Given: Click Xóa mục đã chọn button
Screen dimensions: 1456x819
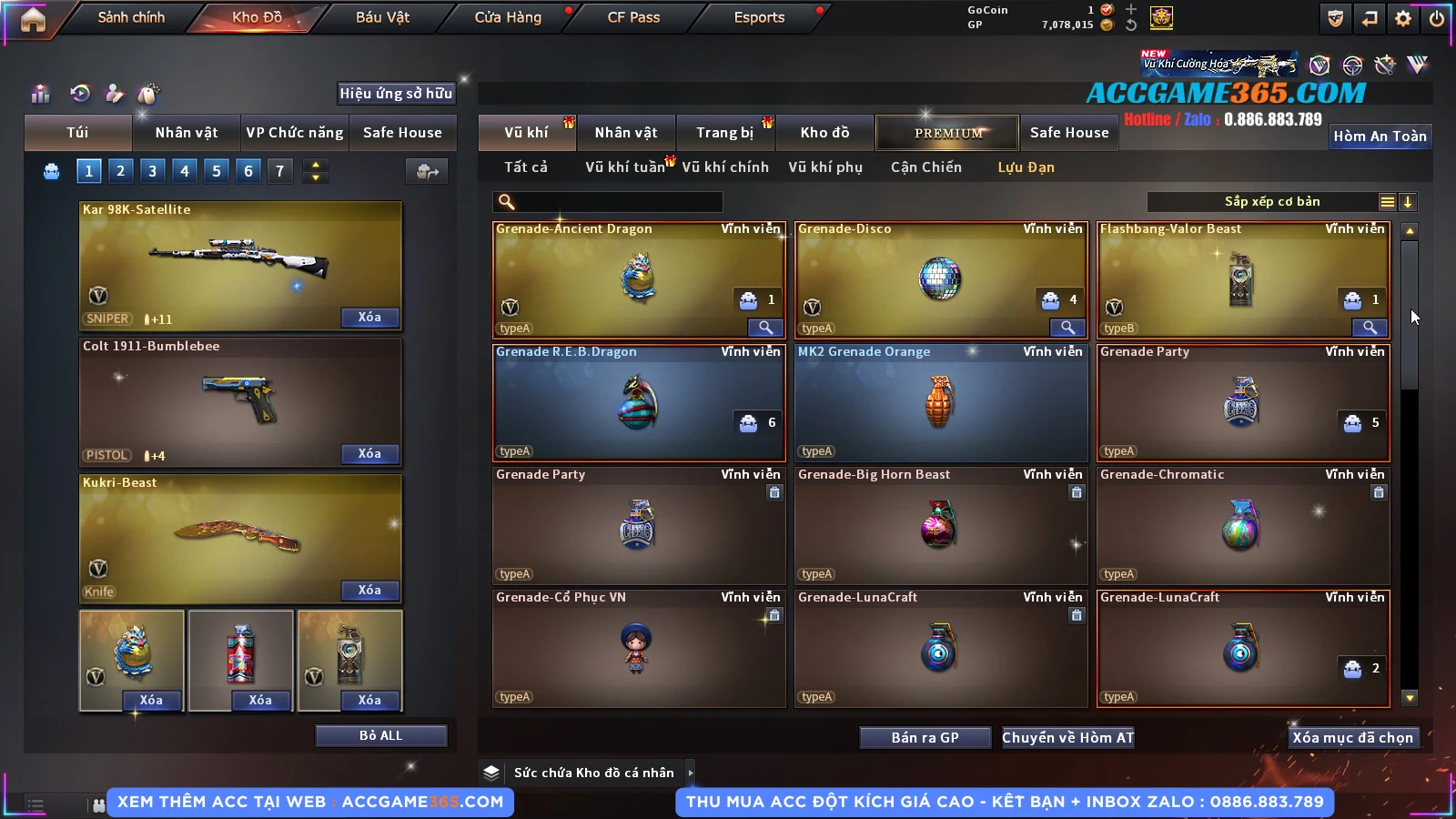Looking at the screenshot, I should point(1352,738).
